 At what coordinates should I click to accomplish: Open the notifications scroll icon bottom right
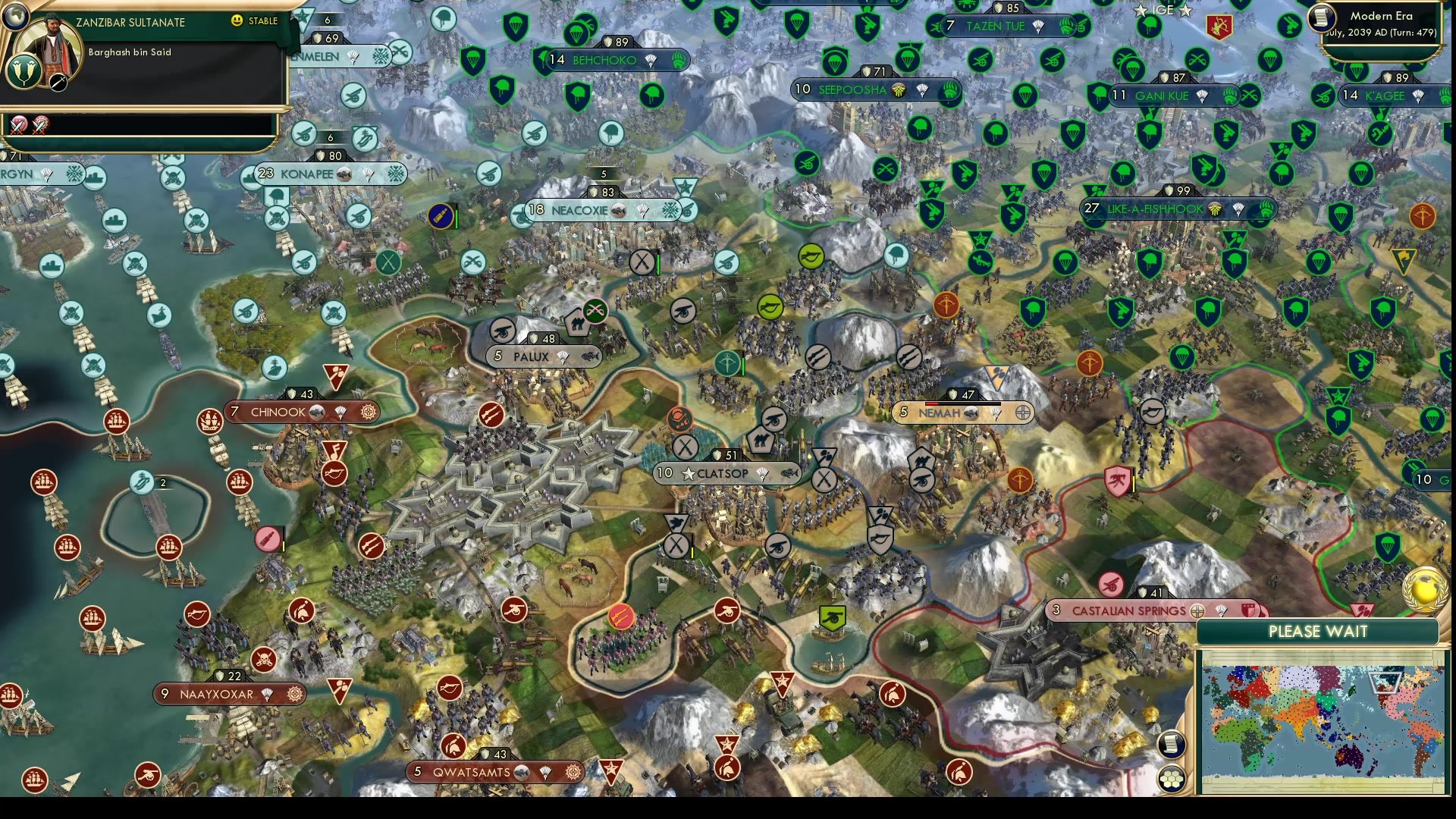(1172, 745)
